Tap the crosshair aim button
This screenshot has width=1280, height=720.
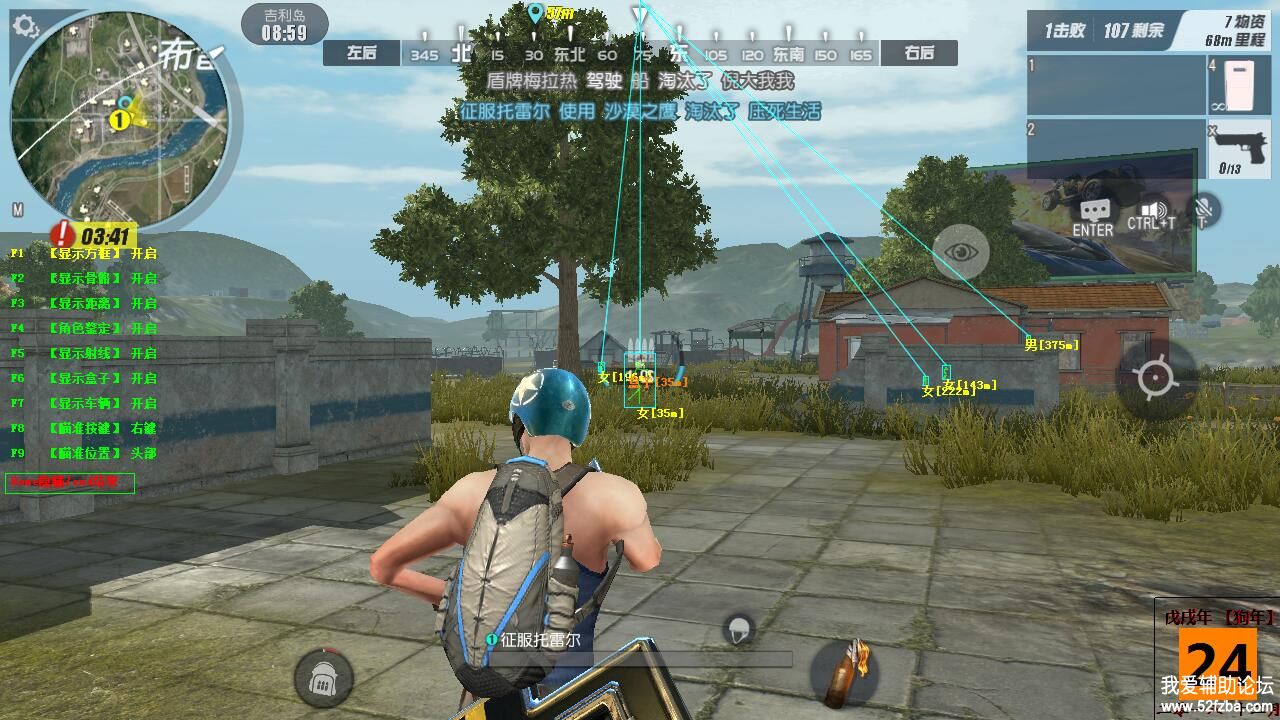click(1156, 379)
